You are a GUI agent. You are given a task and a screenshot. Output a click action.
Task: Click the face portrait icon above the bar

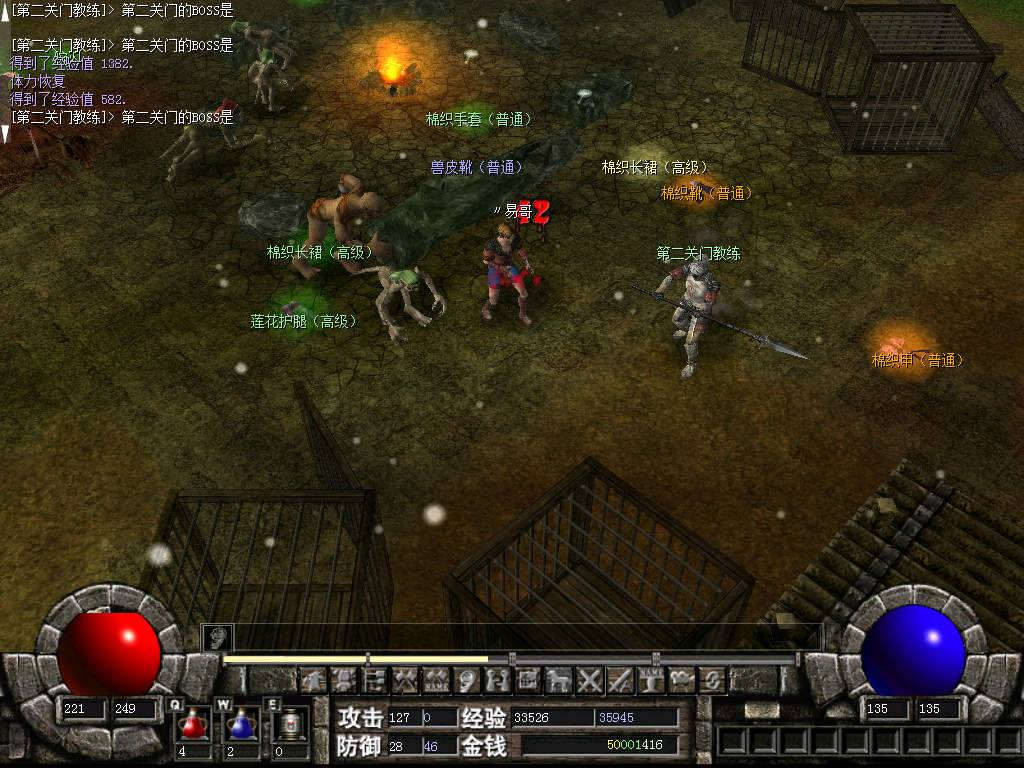point(217,636)
